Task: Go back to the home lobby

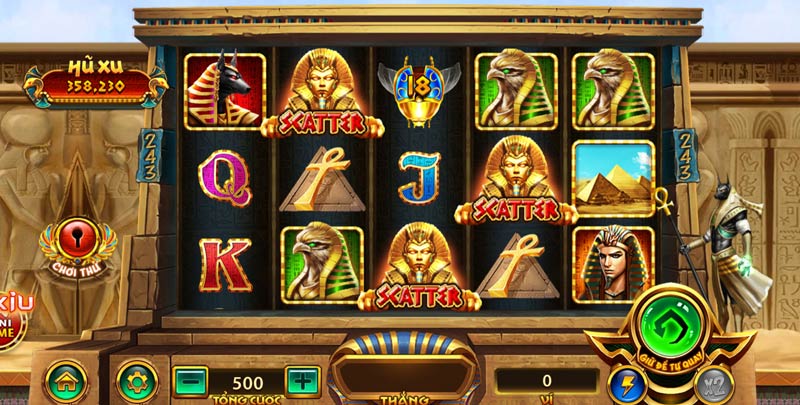Action: (65, 381)
